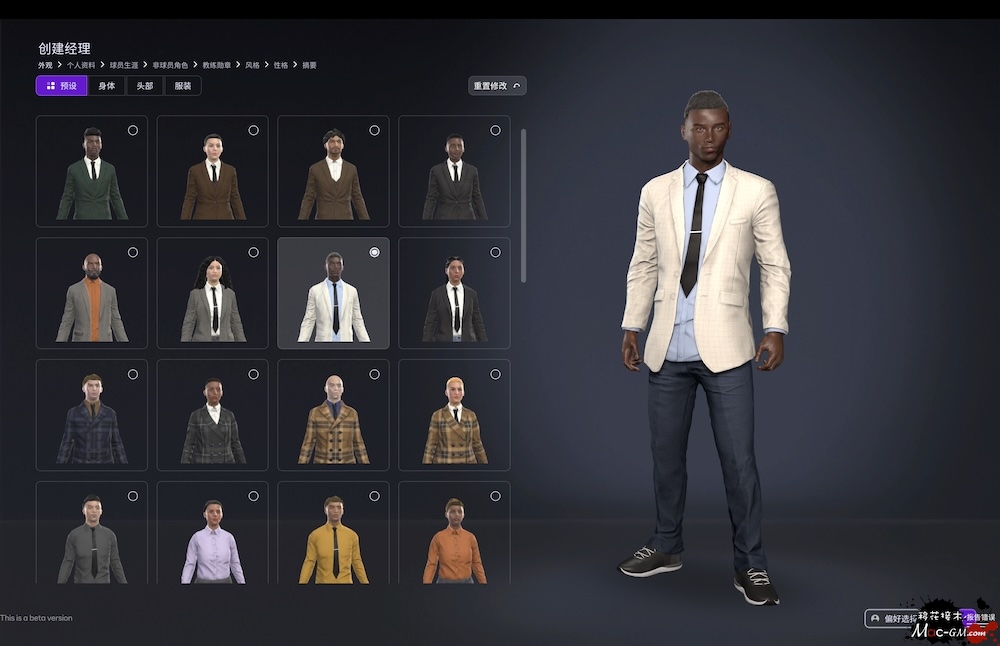Pick the lavender shirt manager preset

click(x=213, y=535)
